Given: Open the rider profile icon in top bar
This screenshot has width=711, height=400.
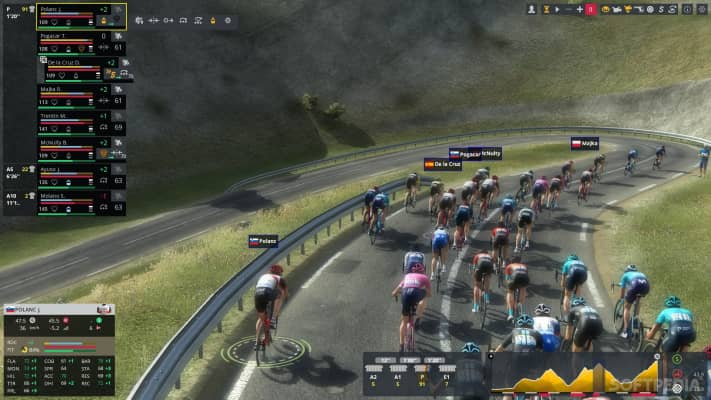Looking at the screenshot, I should coord(531,9).
